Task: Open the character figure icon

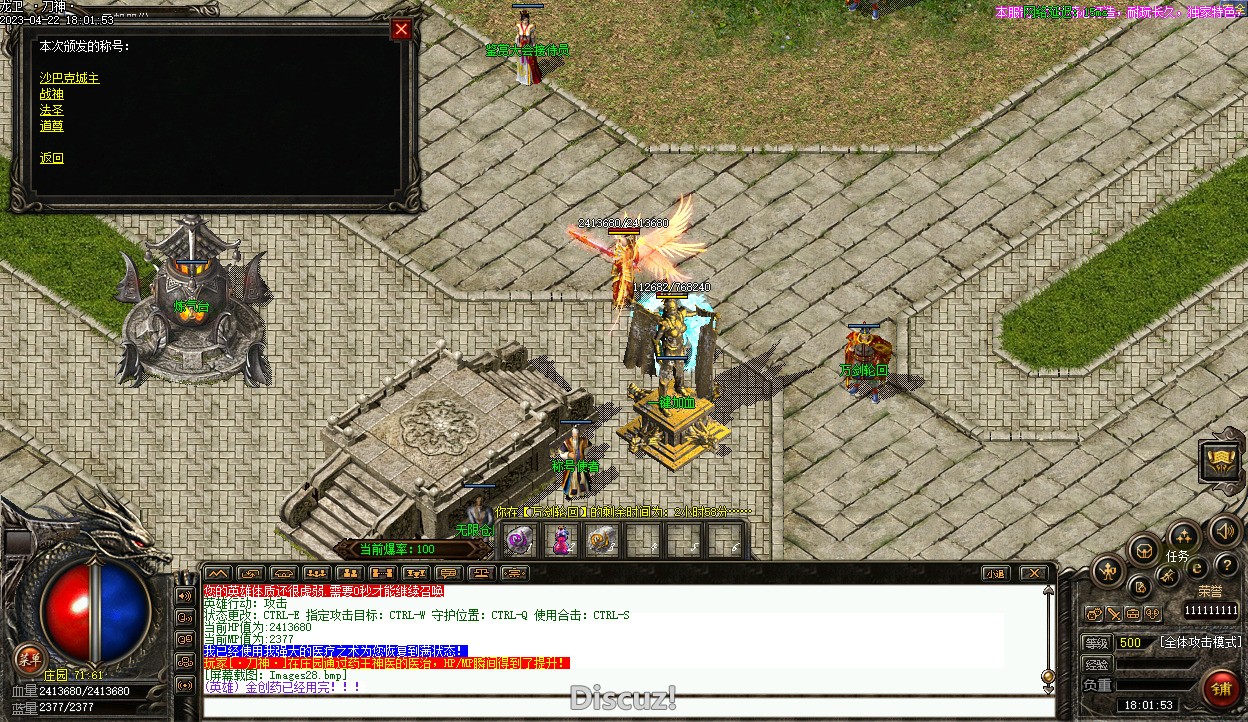Action: tap(1108, 571)
